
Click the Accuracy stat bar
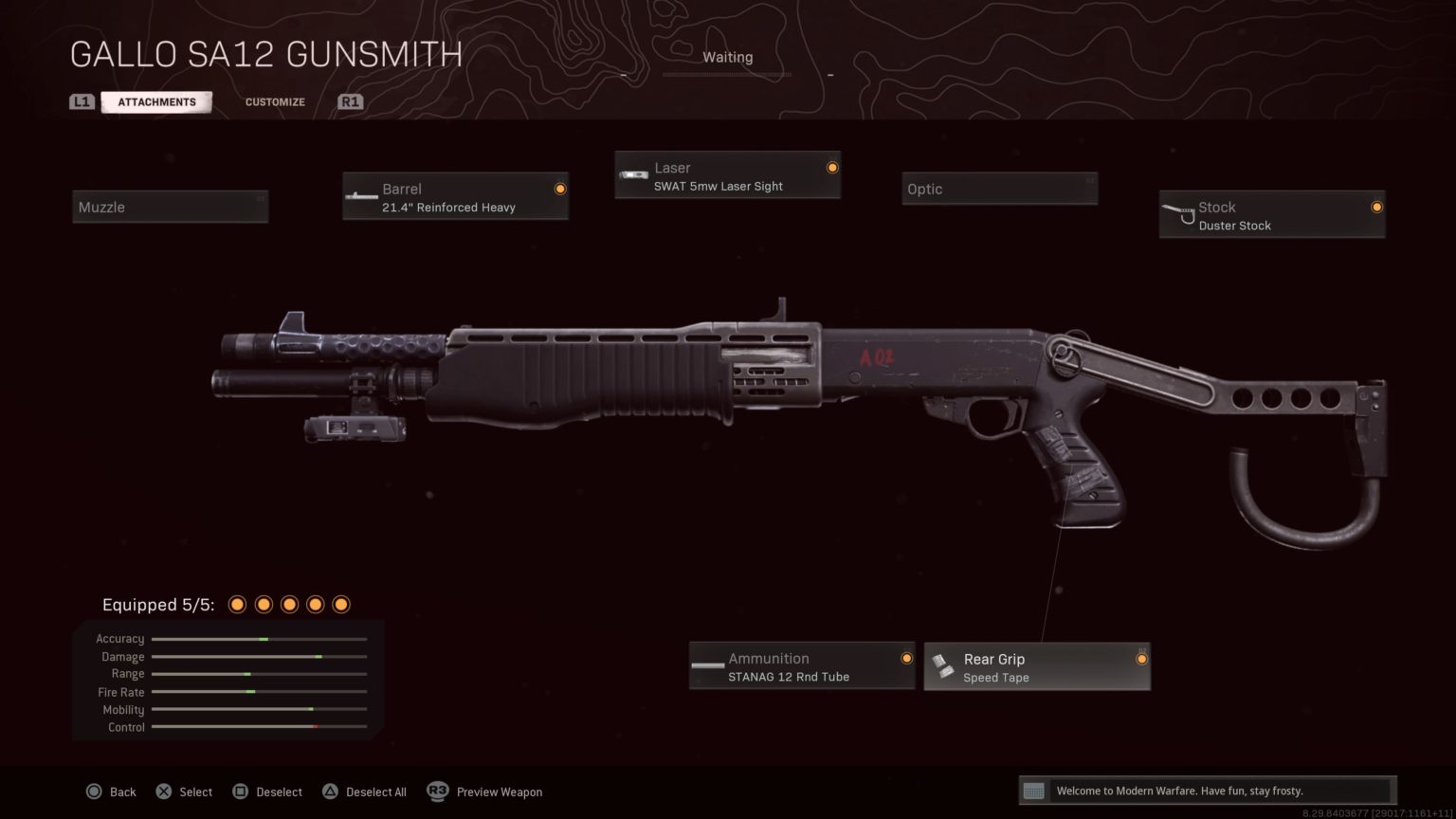click(259, 639)
